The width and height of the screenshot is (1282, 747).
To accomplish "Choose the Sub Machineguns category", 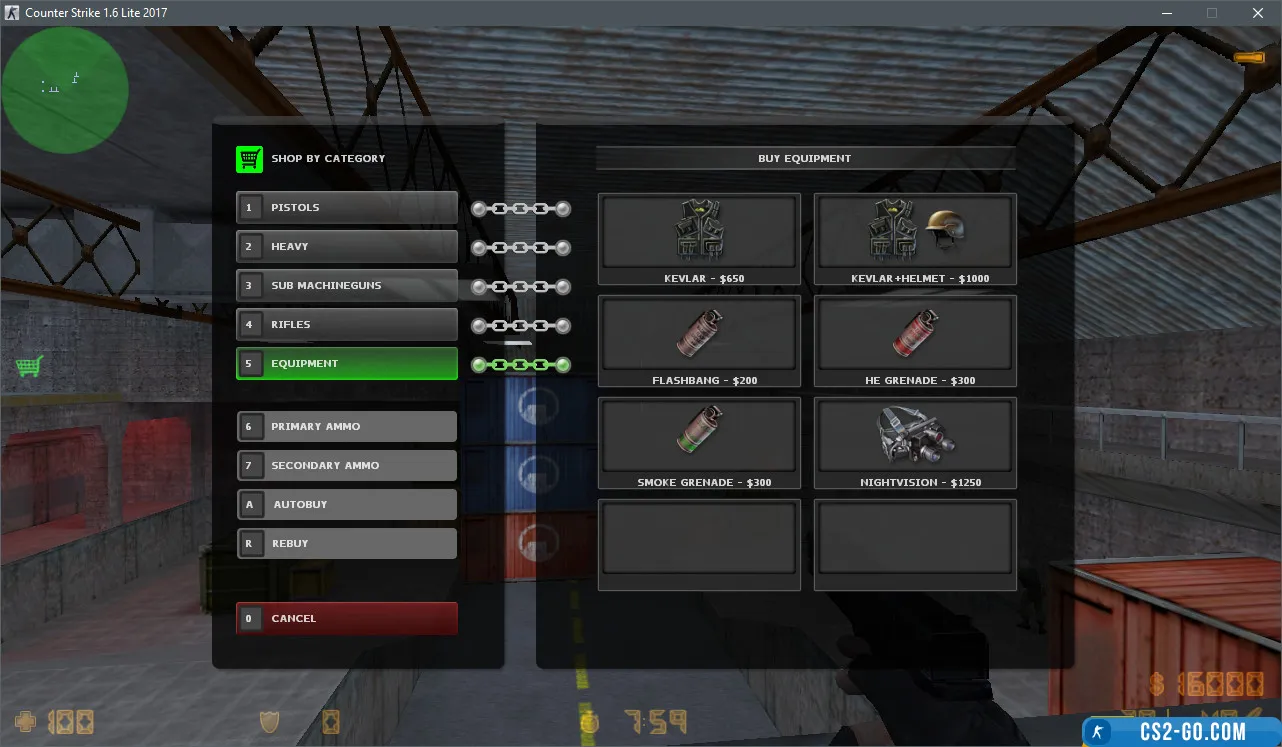I will pos(347,286).
